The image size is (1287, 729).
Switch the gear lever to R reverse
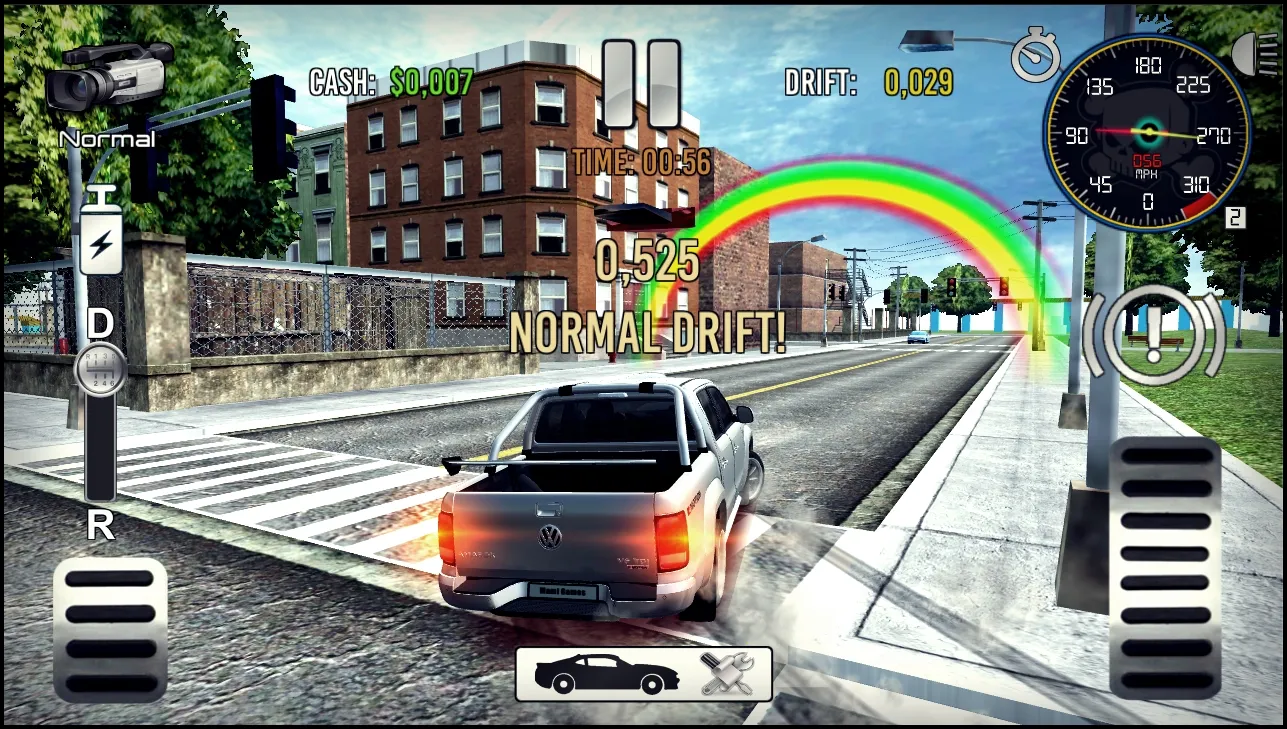(x=101, y=524)
